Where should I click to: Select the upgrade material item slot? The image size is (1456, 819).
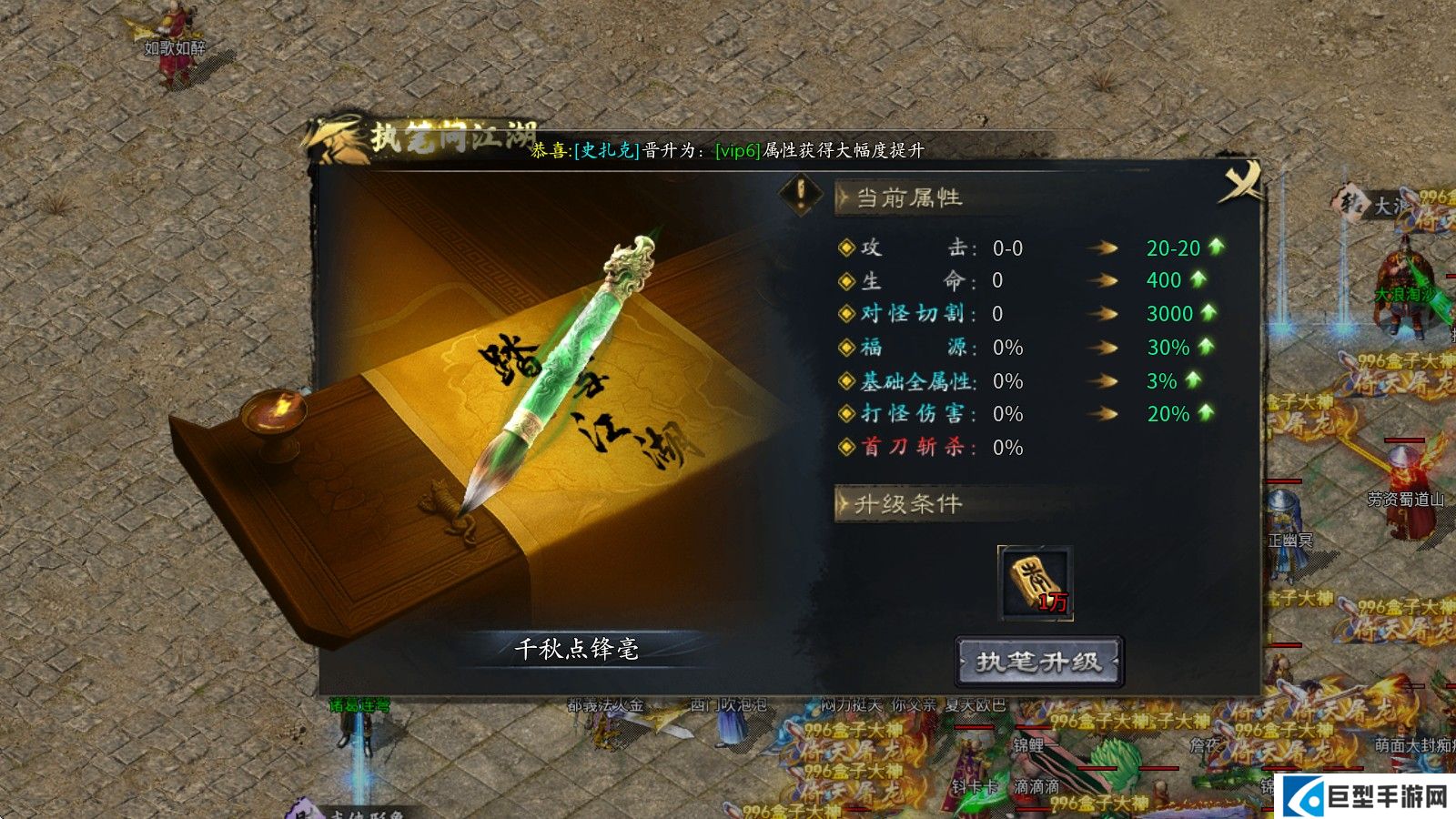click(1036, 582)
